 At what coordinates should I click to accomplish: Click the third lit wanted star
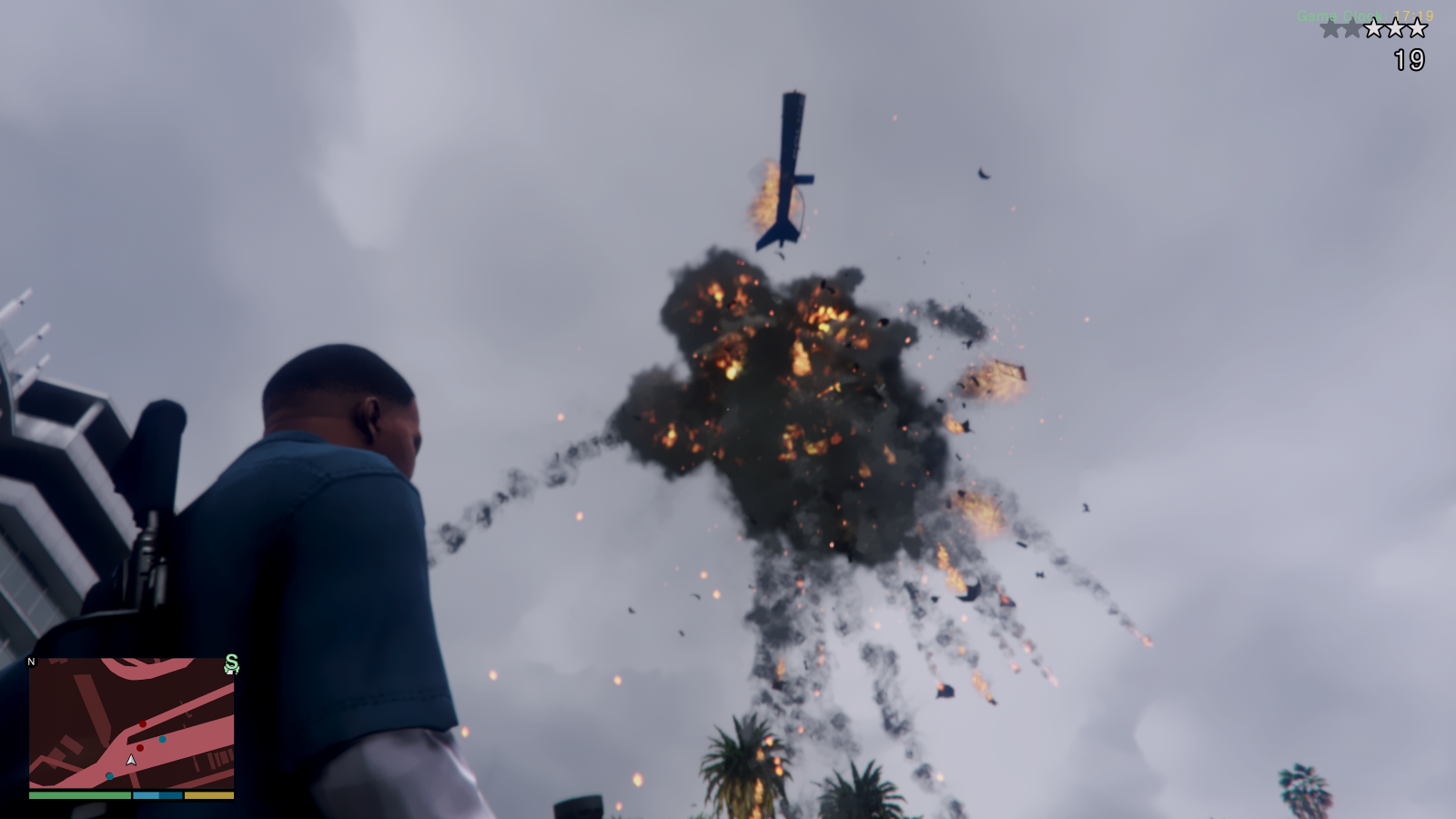click(1374, 27)
